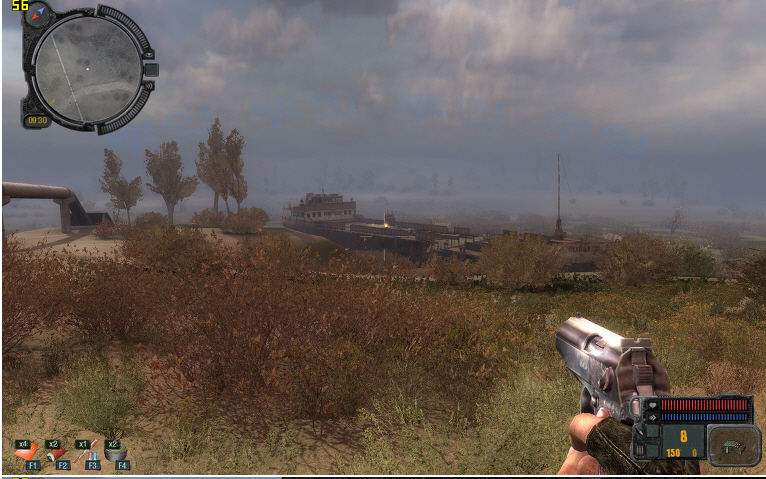Use the orange medkit in the F1 slot

point(30,452)
